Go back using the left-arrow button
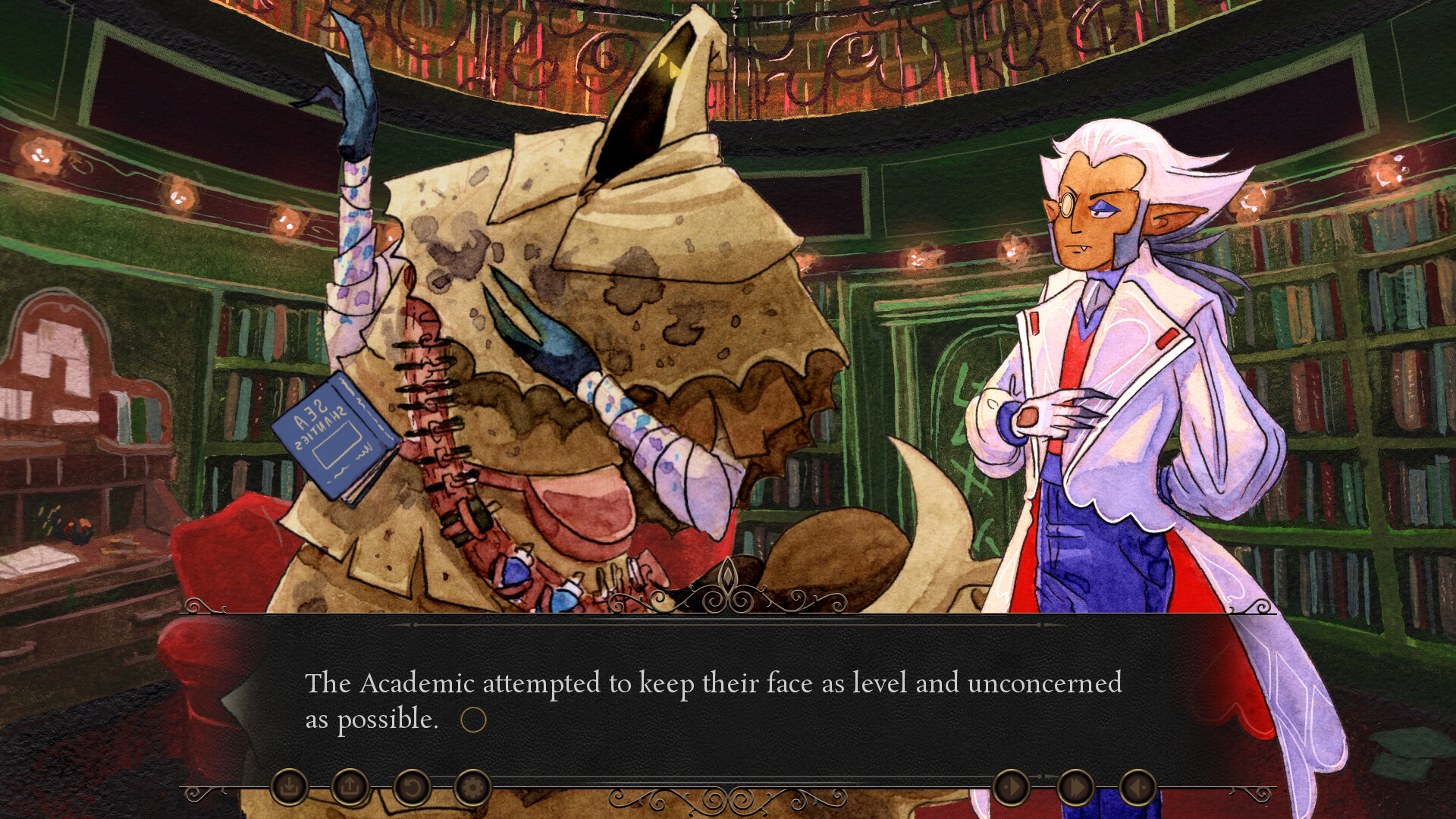The height and width of the screenshot is (819, 1456). [1137, 788]
